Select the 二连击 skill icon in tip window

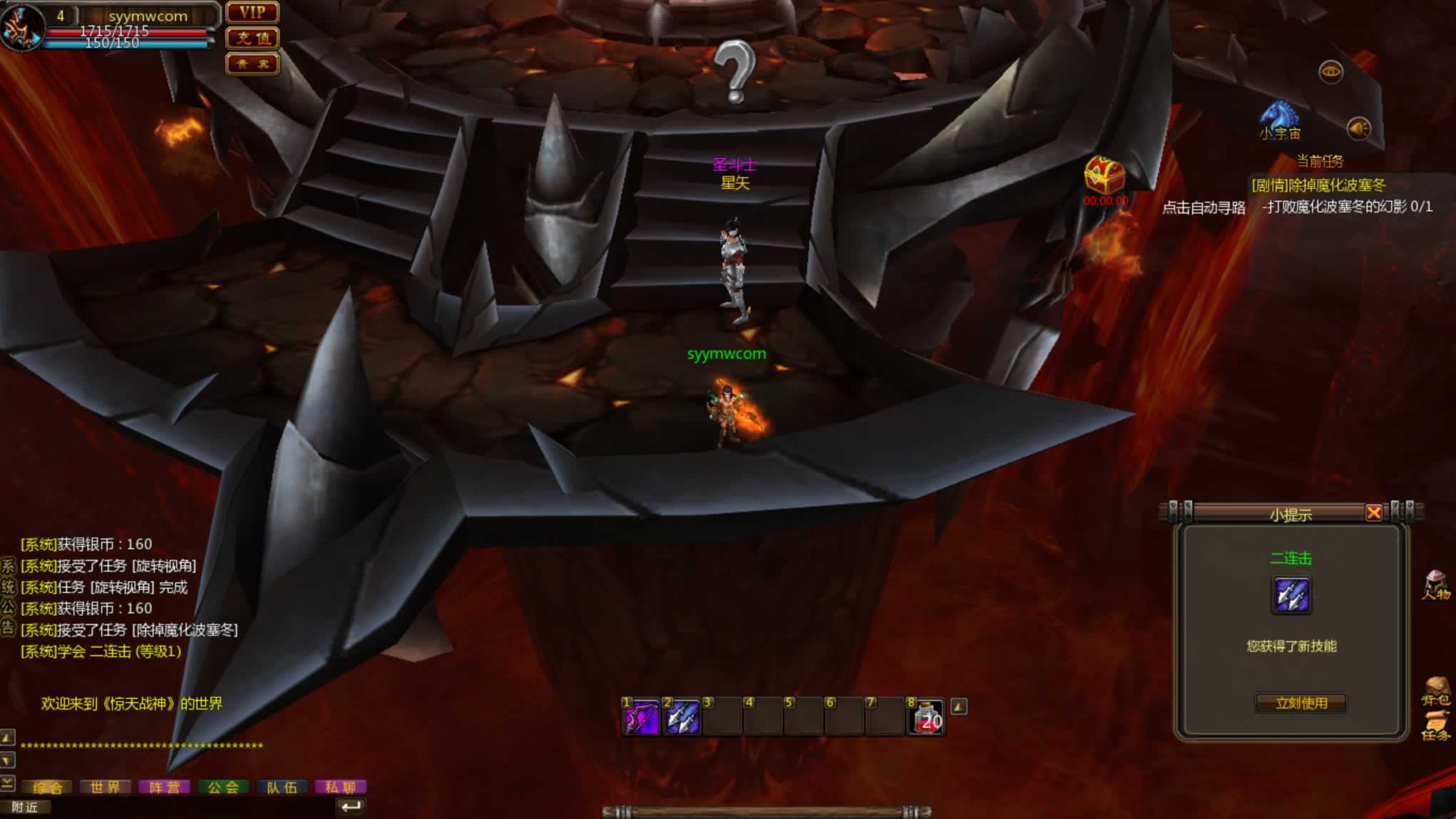(x=1291, y=595)
